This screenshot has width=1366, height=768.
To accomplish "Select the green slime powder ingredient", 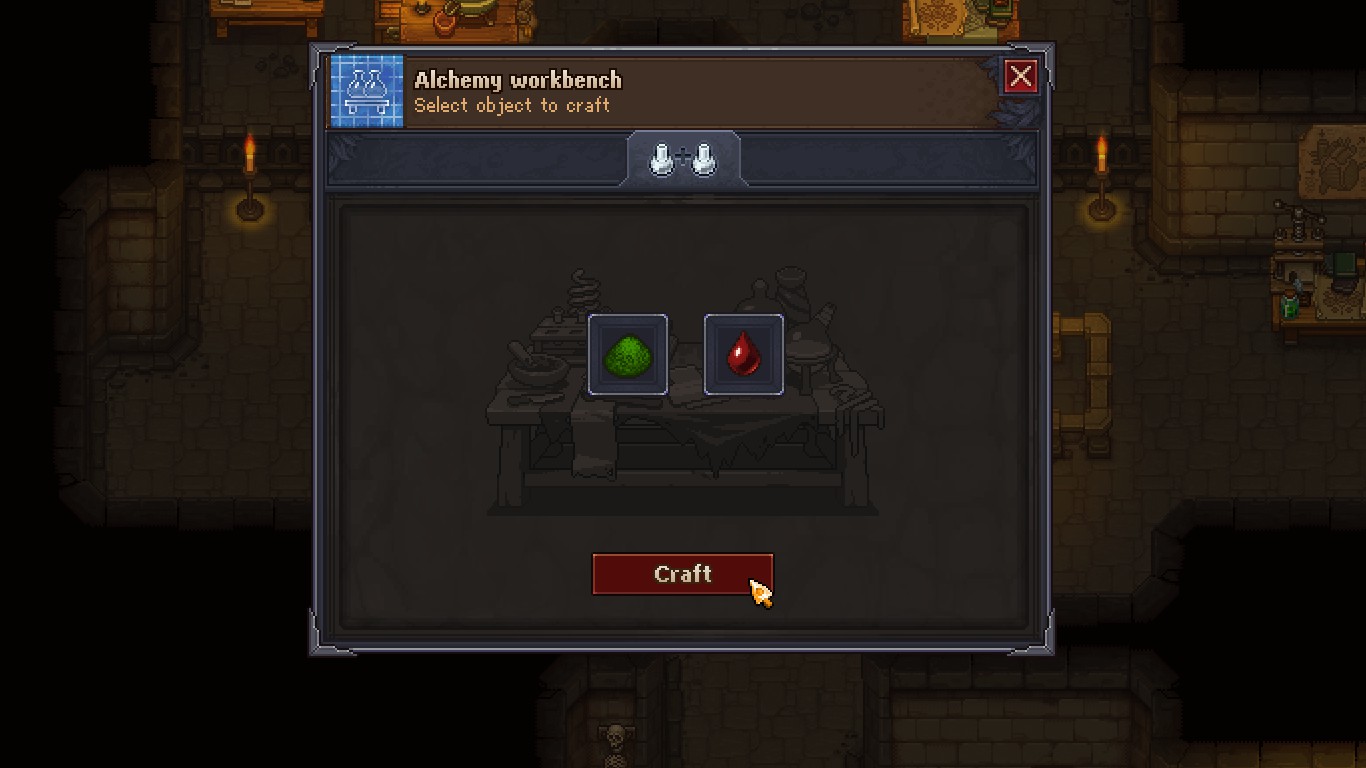I will [628, 354].
